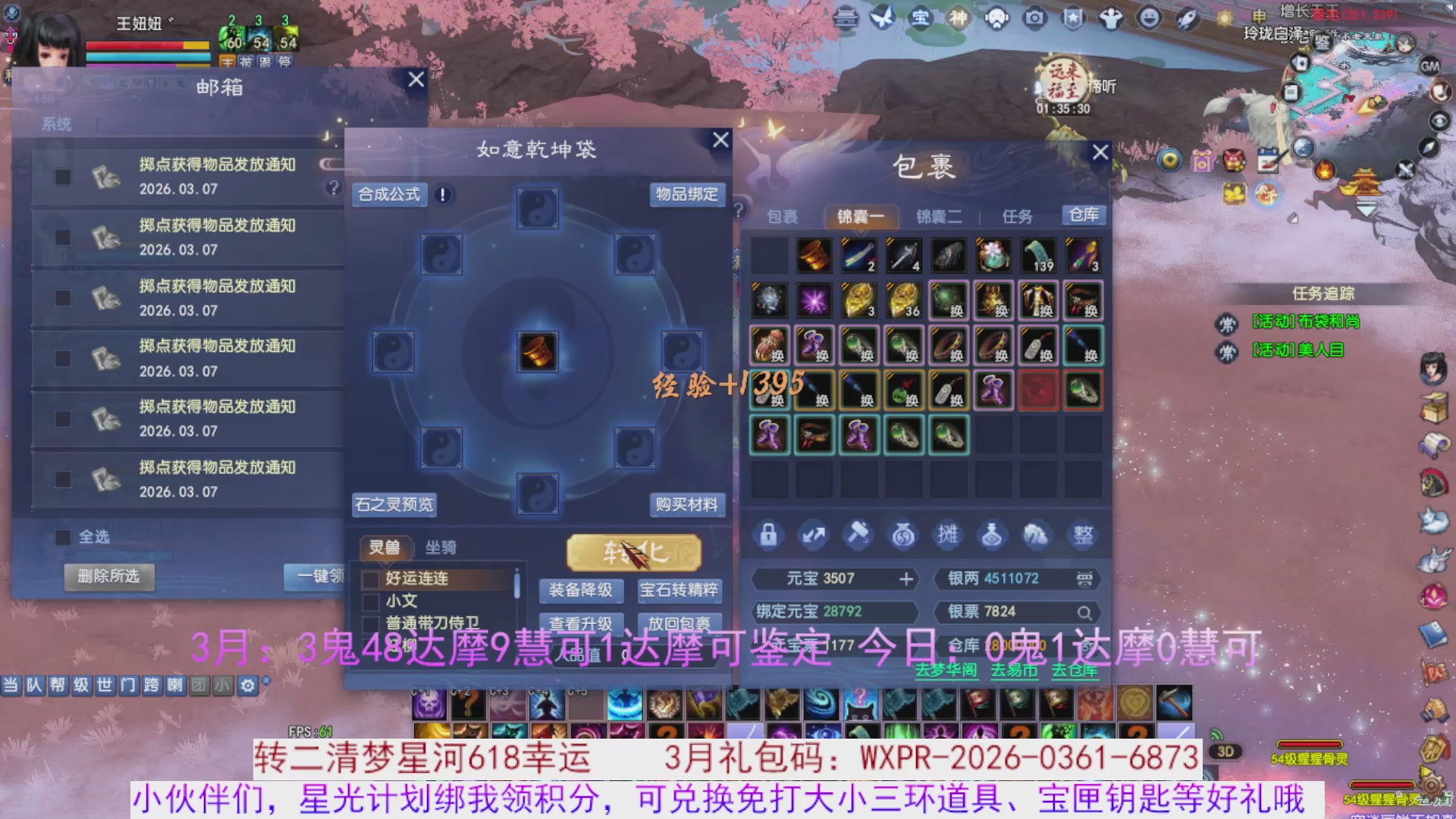
Task: Open the 仓库 tab in the bag window
Action: coord(1084,215)
